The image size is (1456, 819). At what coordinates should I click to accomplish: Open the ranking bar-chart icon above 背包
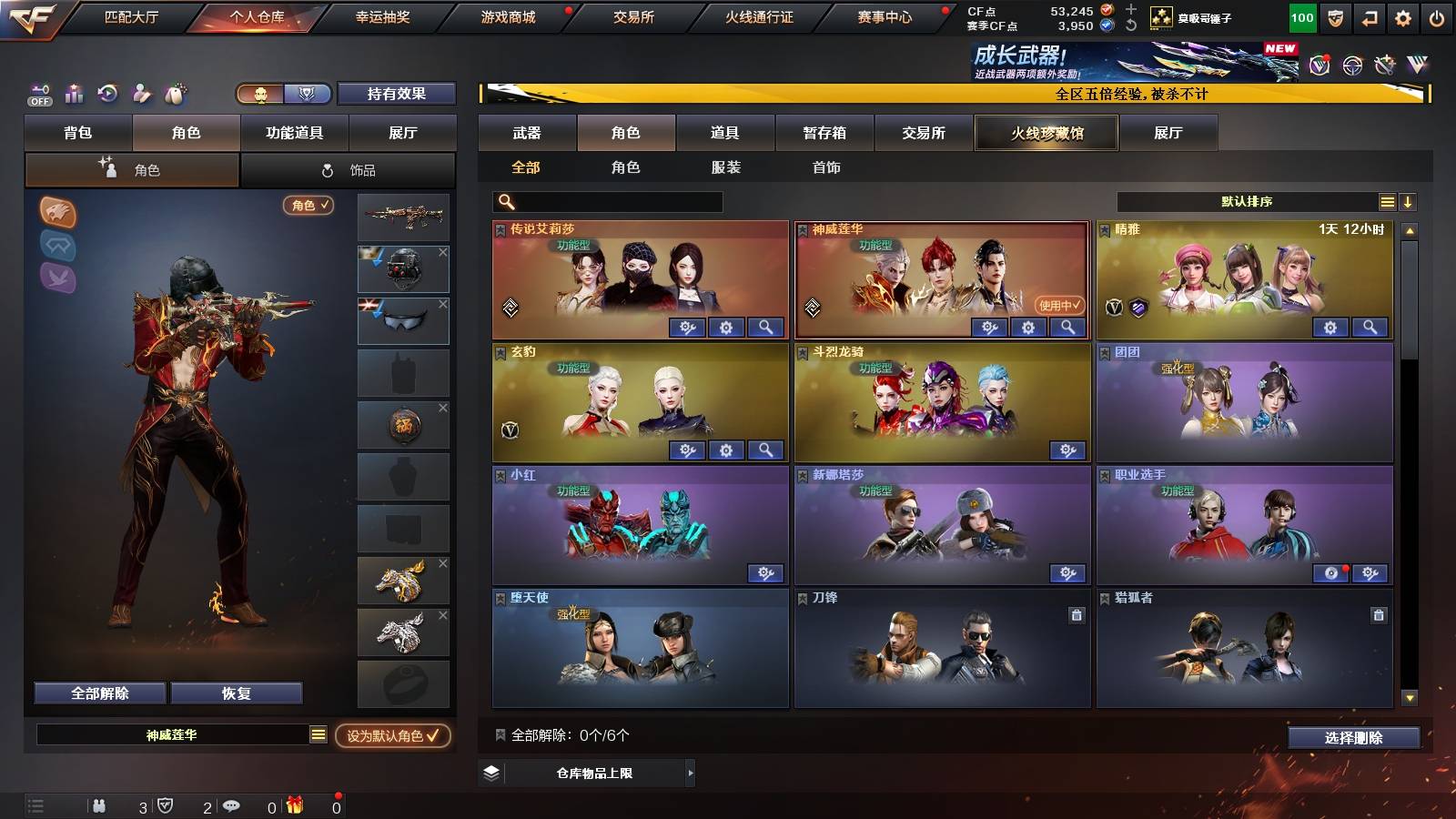(73, 93)
